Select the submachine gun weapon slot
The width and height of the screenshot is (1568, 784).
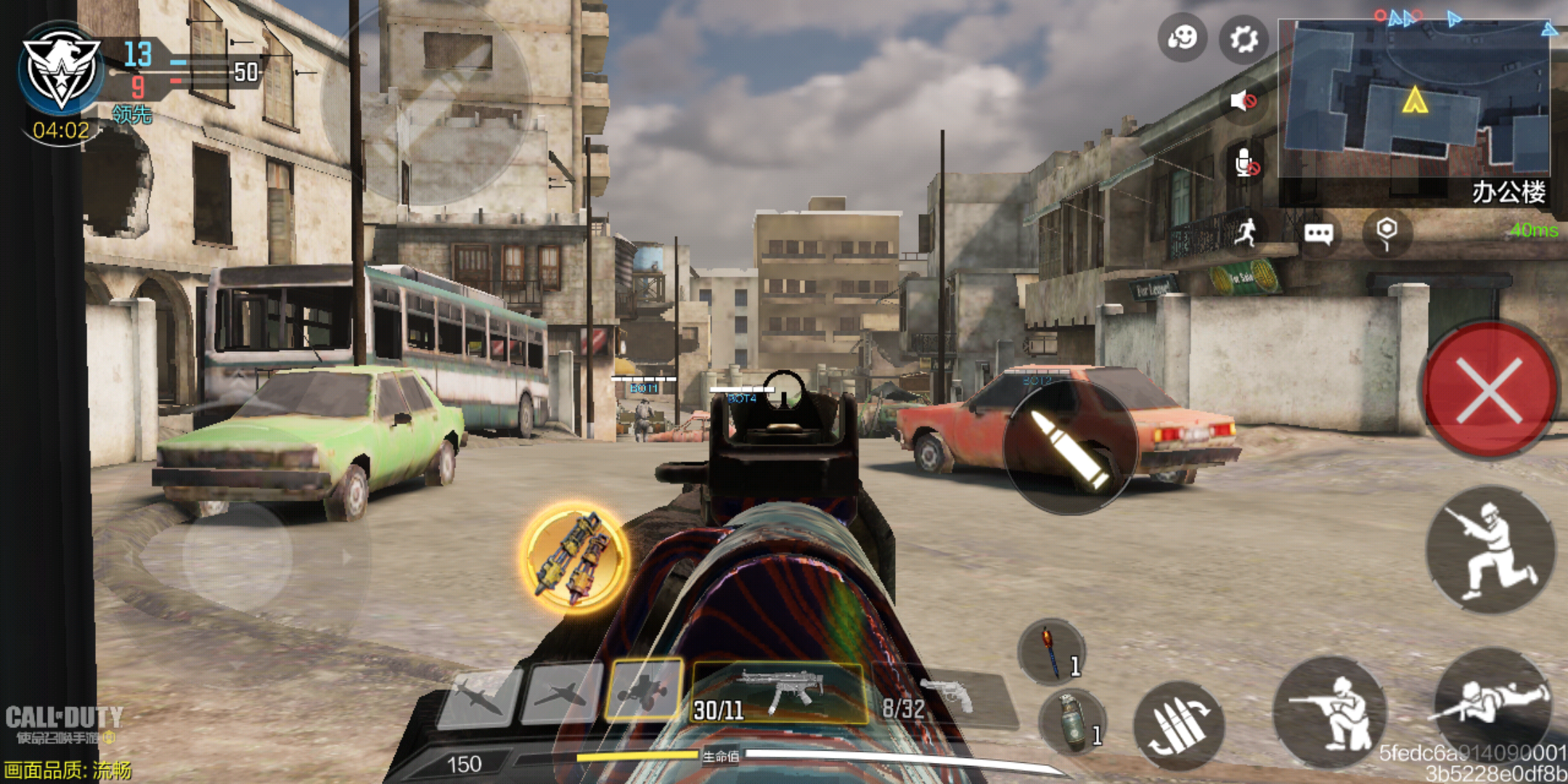click(x=780, y=693)
